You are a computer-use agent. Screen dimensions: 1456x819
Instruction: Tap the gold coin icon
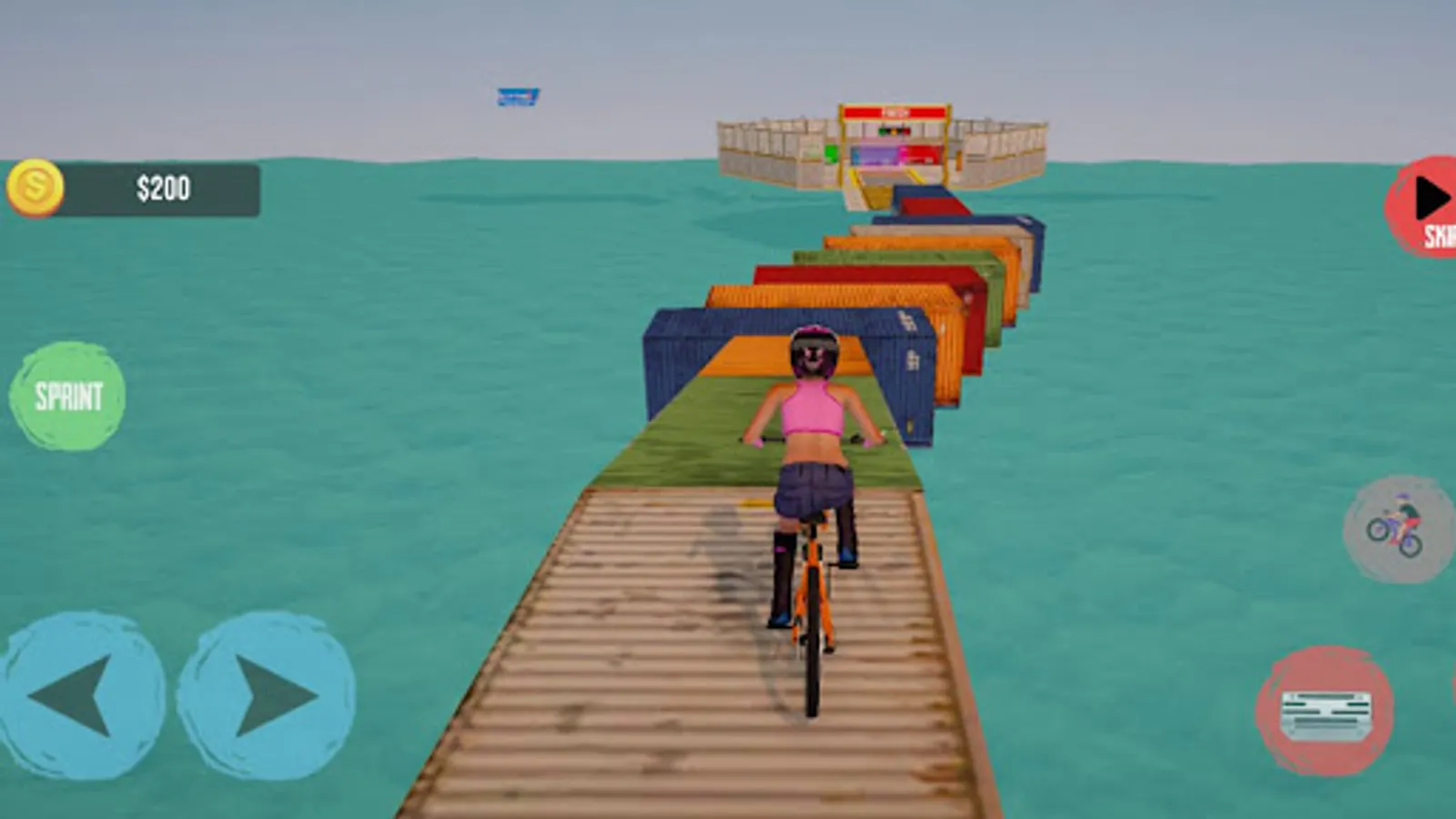pos(36,188)
